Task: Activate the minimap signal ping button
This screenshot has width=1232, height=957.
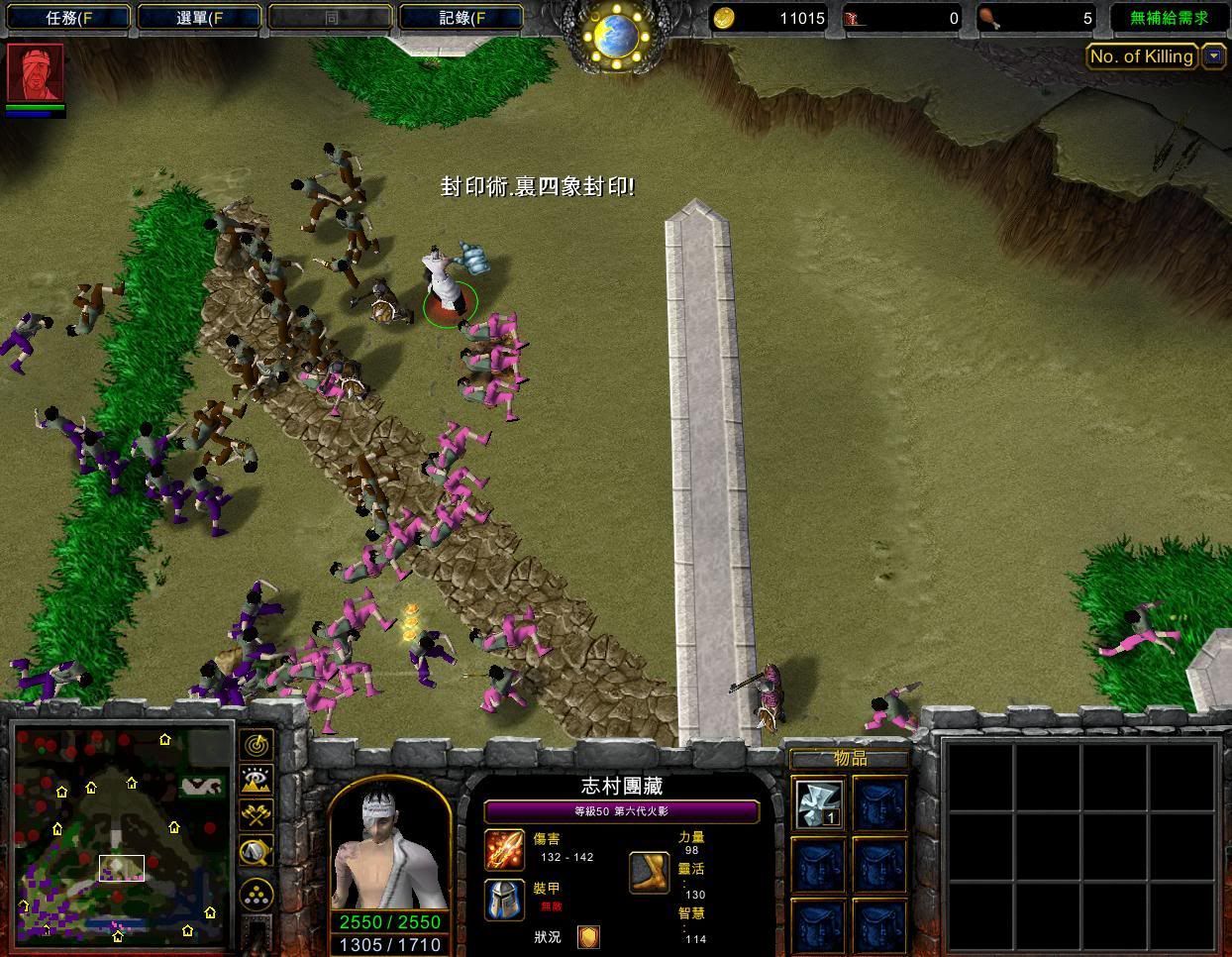Action: (257, 745)
